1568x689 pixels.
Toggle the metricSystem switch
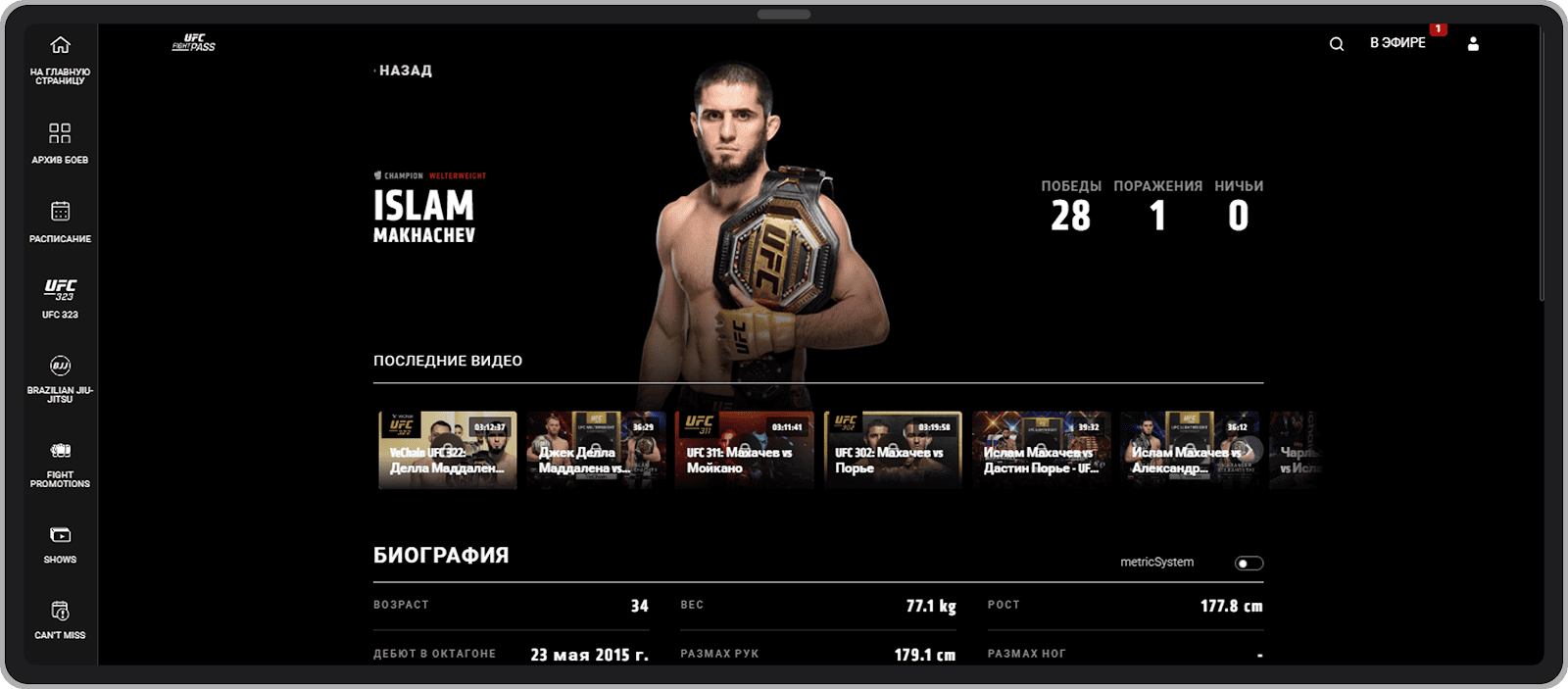pyautogui.click(x=1249, y=564)
